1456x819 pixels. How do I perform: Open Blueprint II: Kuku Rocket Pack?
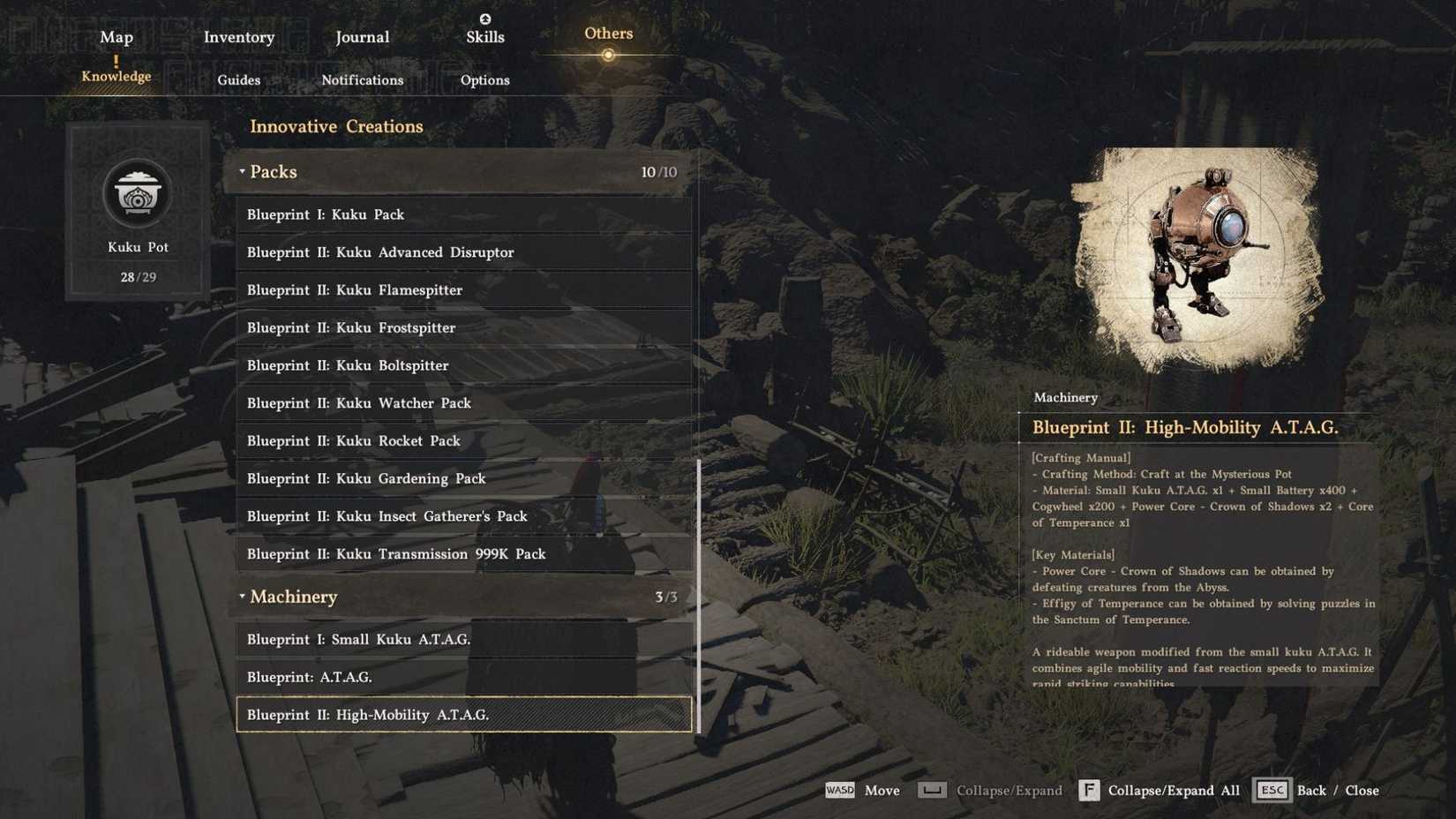pos(463,440)
